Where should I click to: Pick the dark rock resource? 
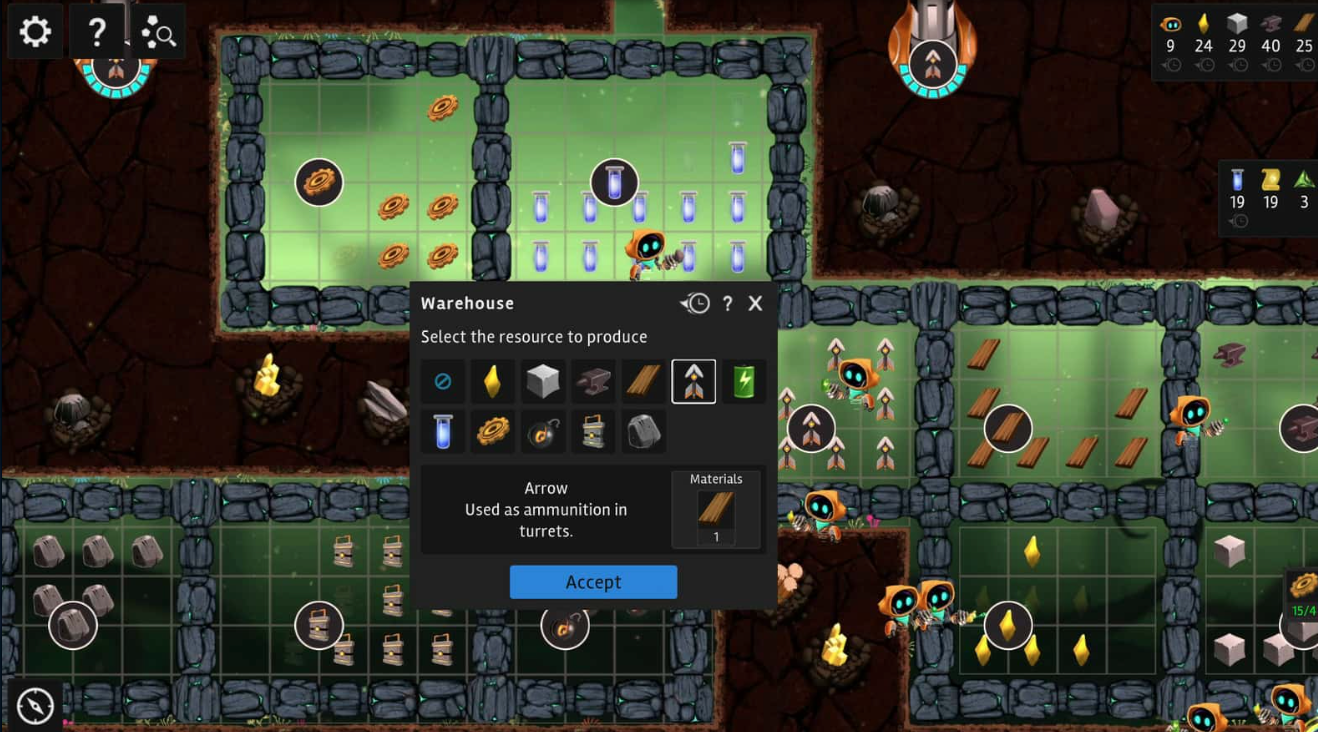[x=643, y=432]
